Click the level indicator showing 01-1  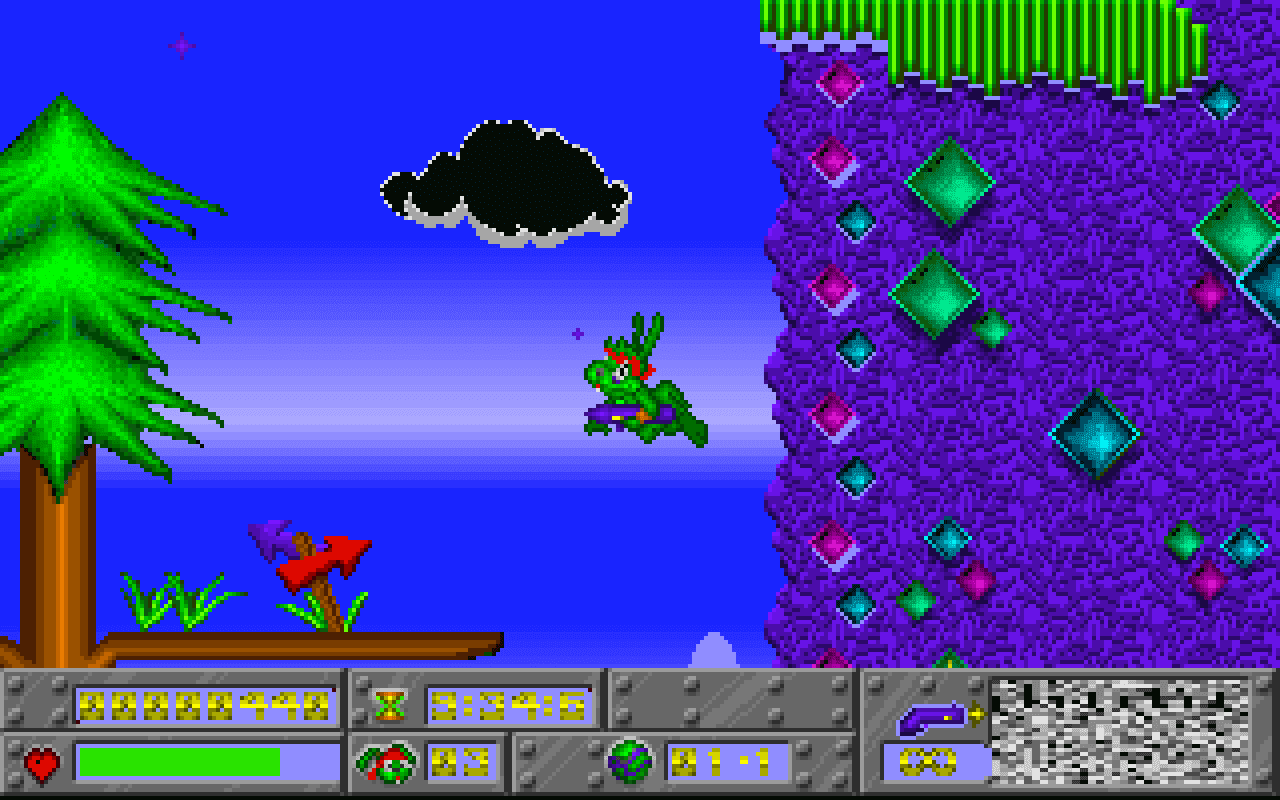tap(722, 761)
